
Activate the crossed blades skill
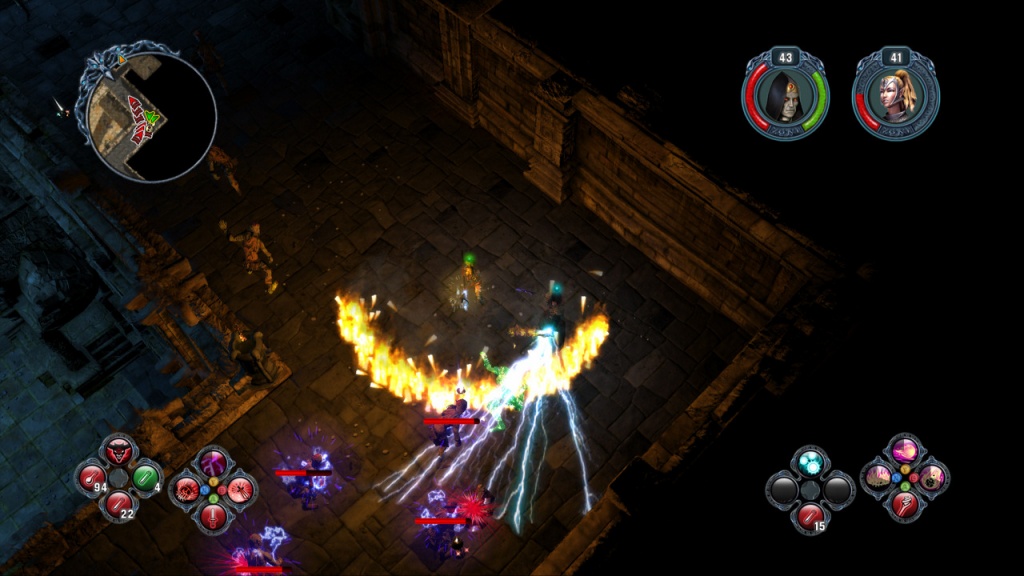(x=240, y=490)
